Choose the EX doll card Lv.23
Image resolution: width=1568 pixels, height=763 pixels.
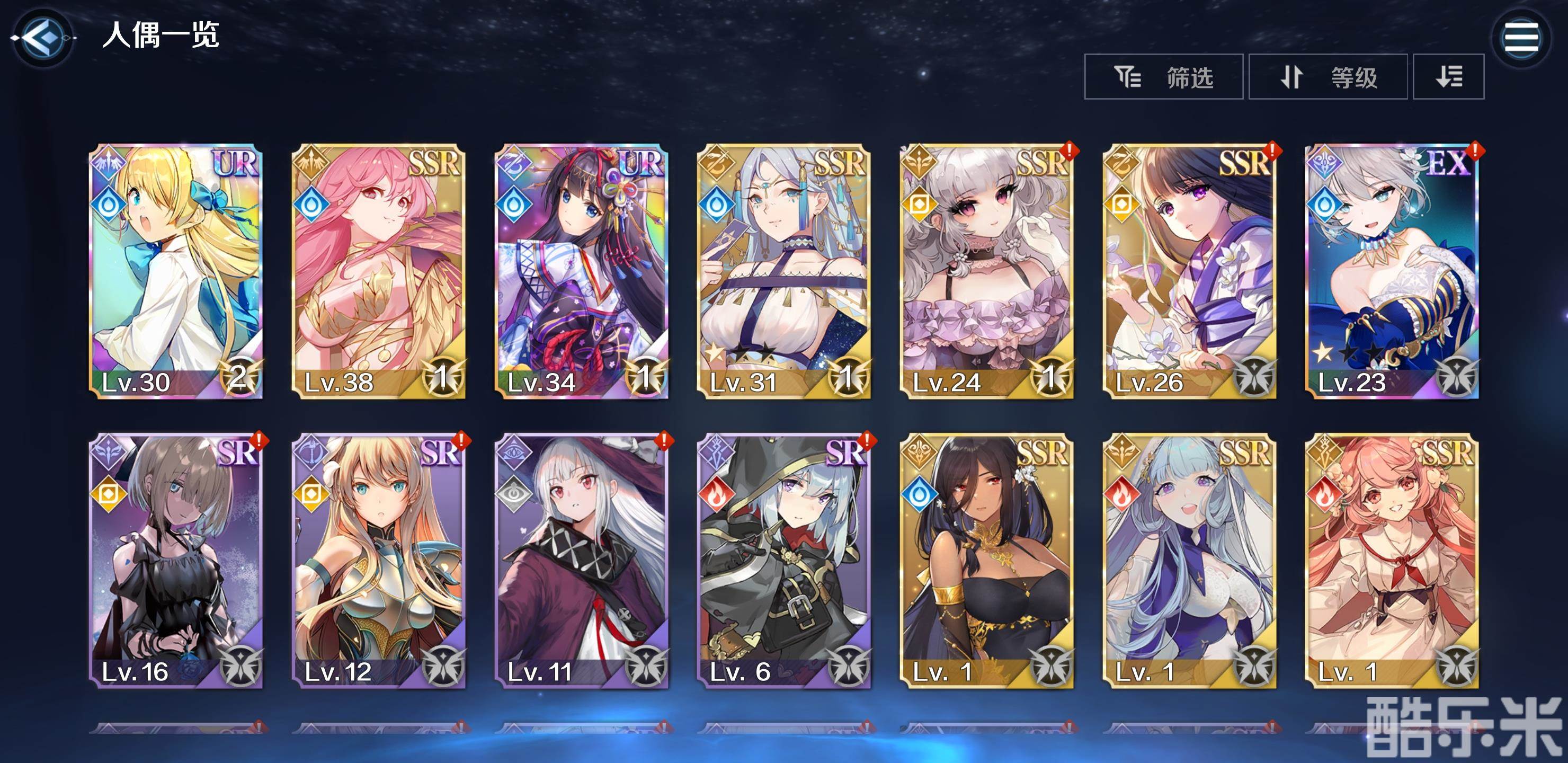coord(1392,271)
